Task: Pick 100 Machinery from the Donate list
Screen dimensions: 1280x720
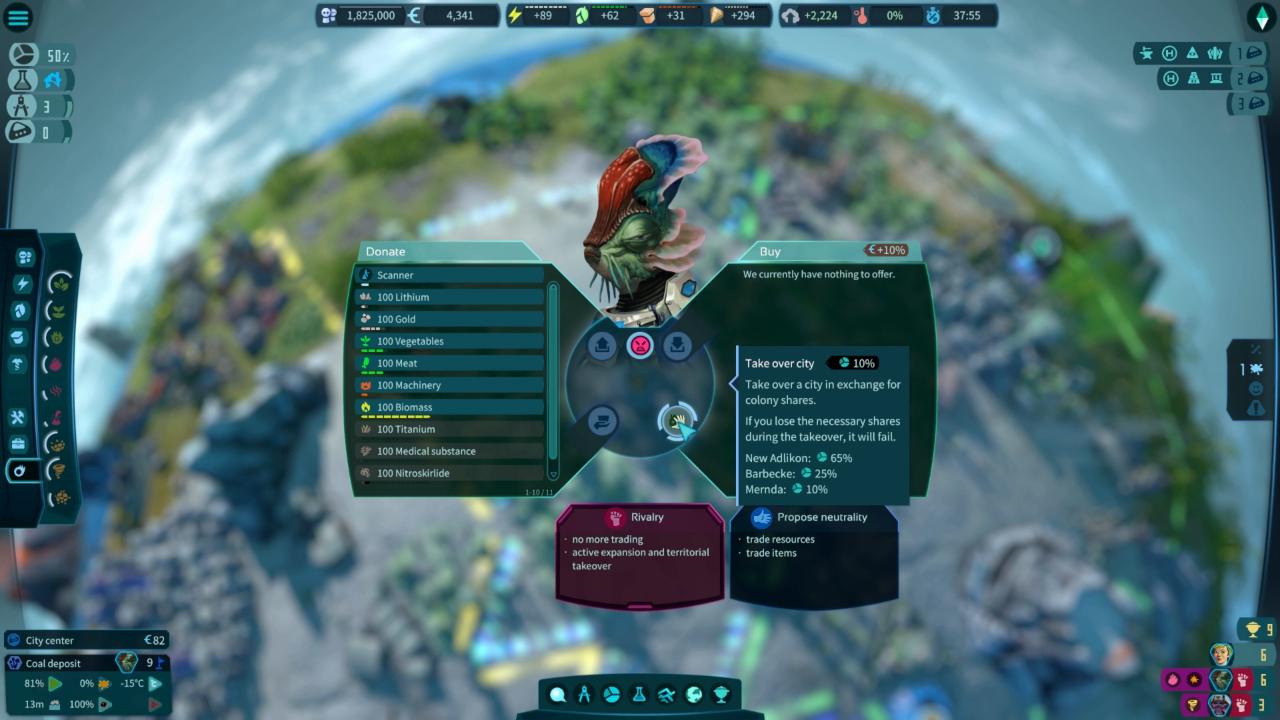Action: [x=450, y=385]
